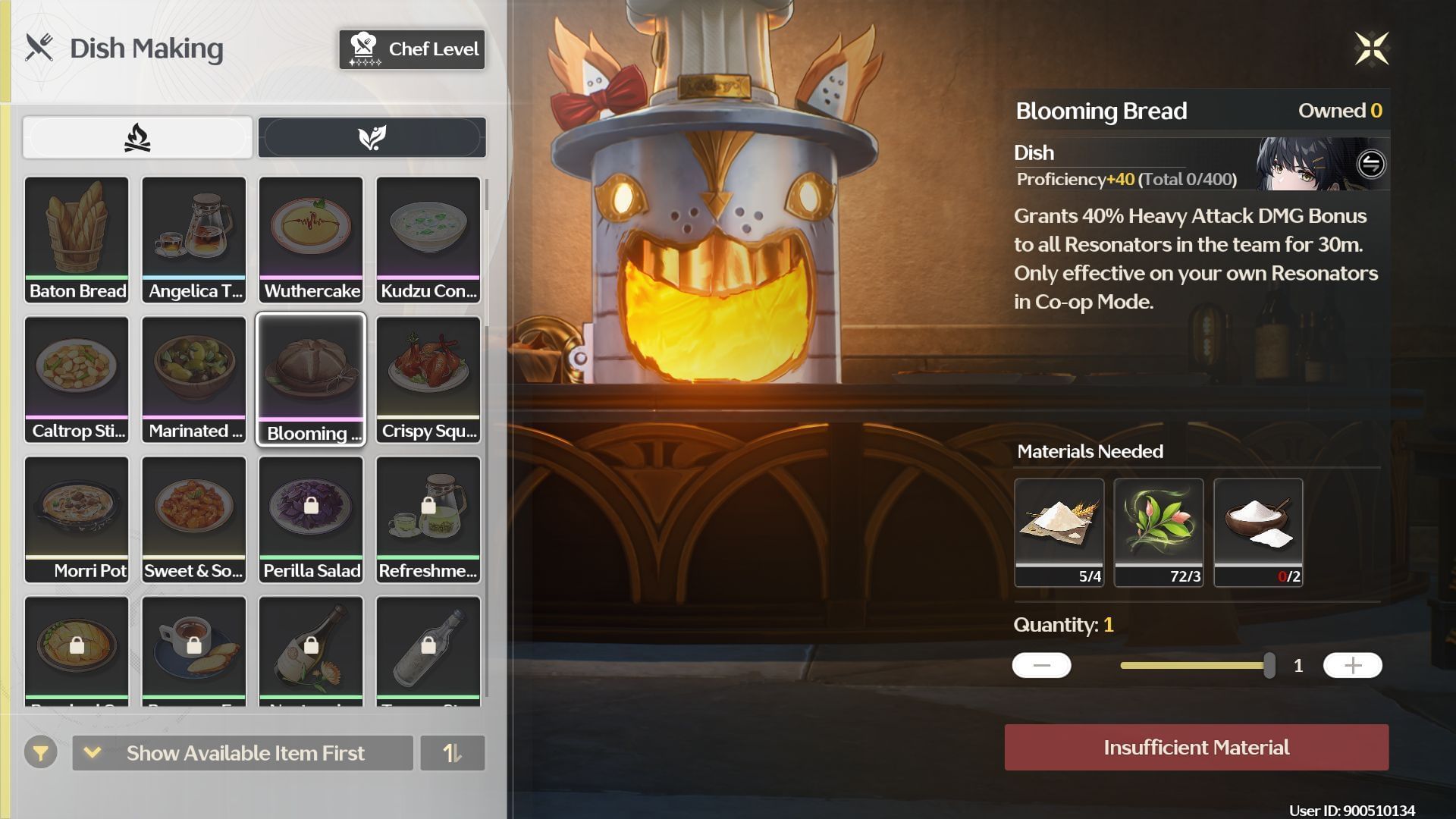The image size is (1456, 819).
Task: Toggle the sort order arrows button
Action: pyautogui.click(x=452, y=753)
